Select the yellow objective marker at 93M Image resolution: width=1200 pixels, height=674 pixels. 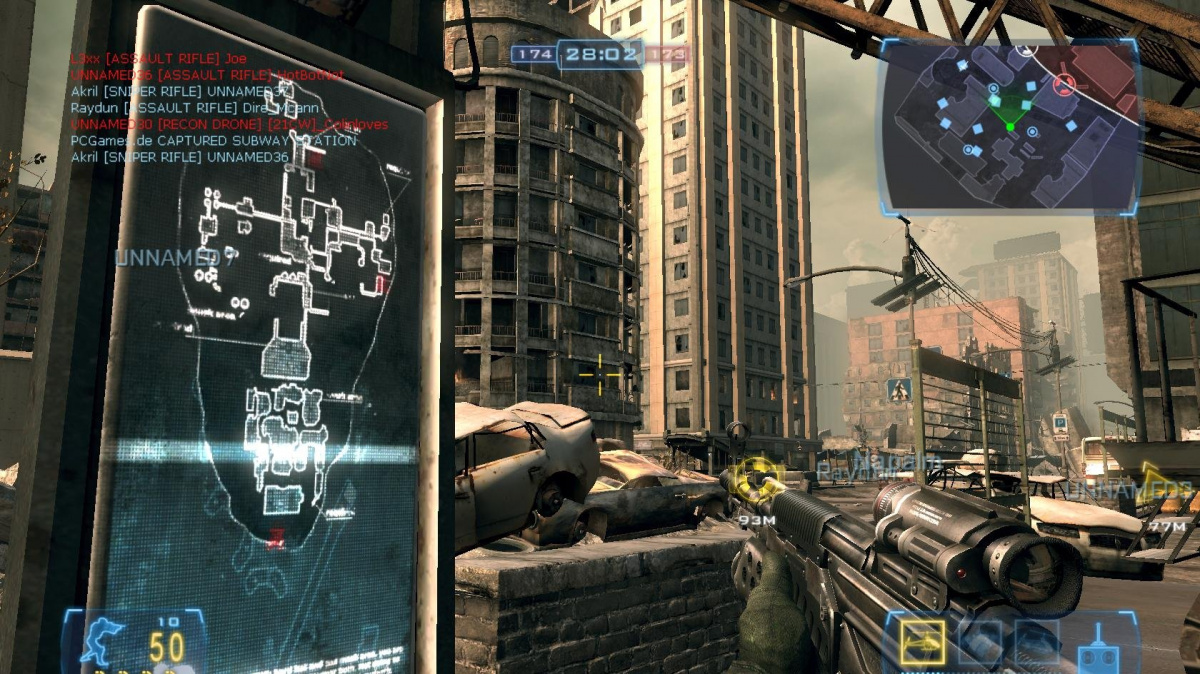(757, 478)
